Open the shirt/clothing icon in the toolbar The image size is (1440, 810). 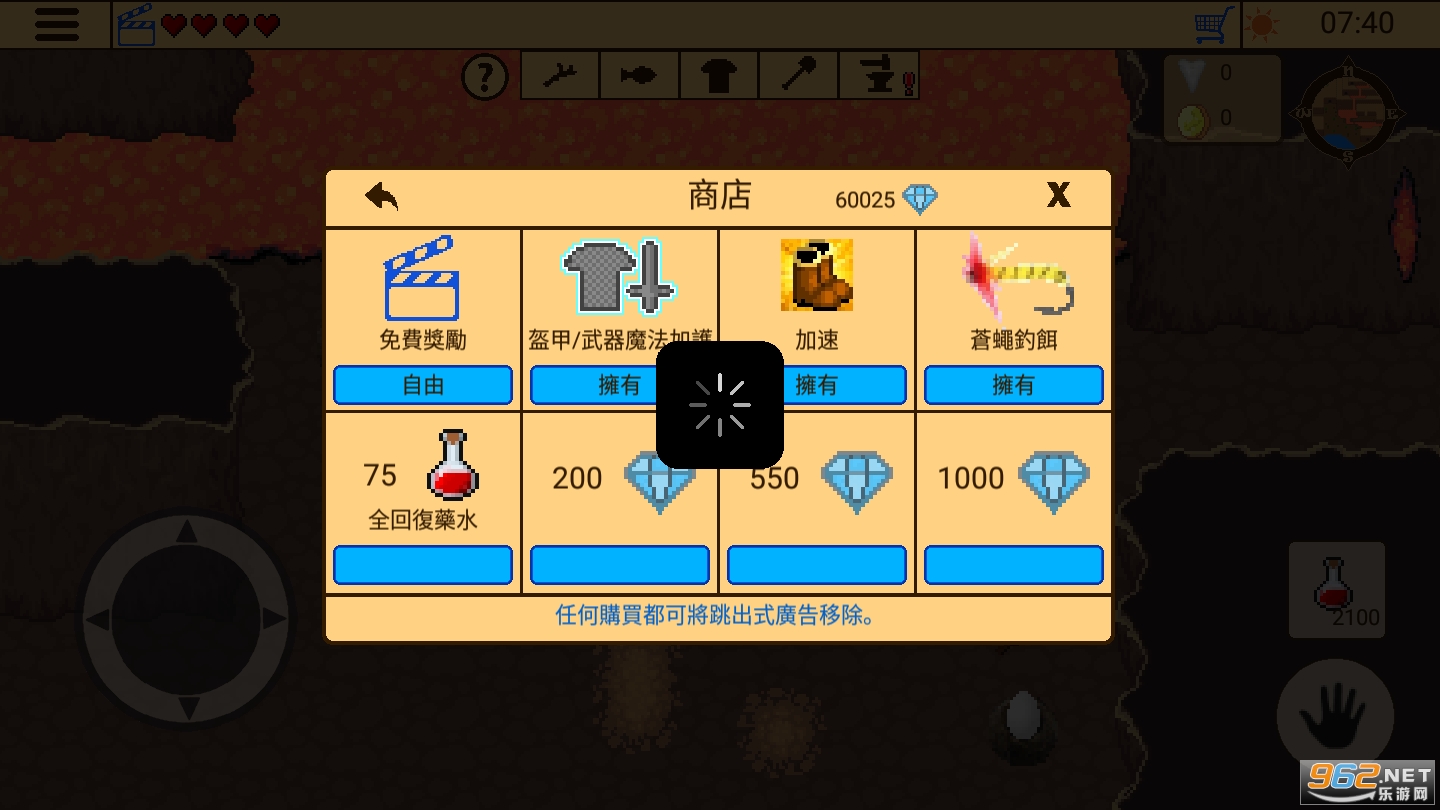[719, 74]
